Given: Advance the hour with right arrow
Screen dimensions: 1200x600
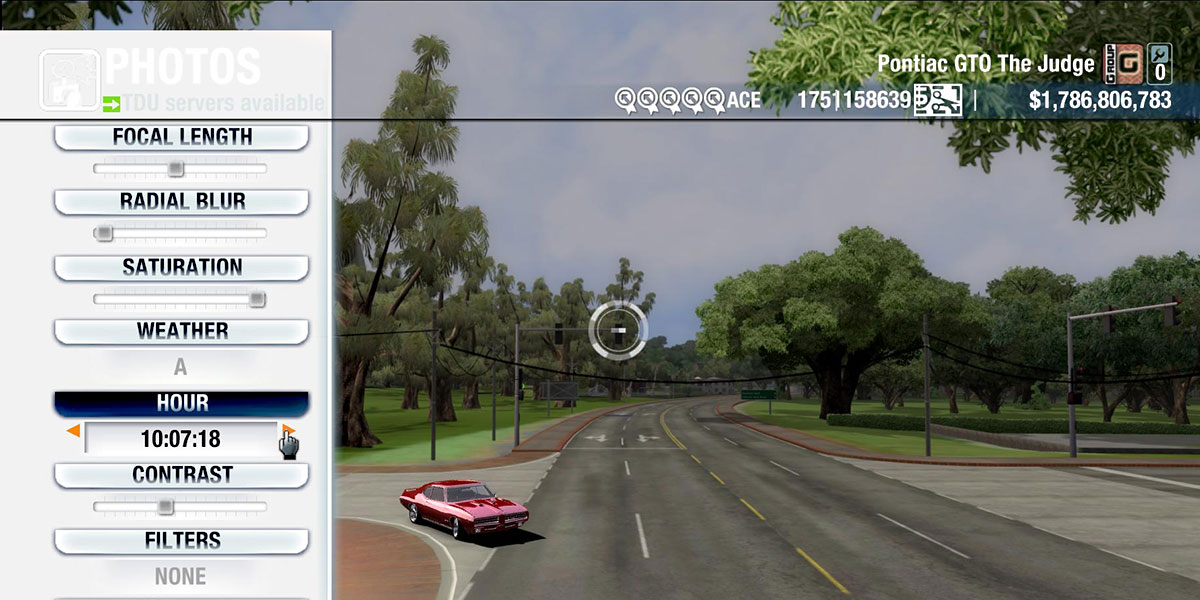Looking at the screenshot, I should click(288, 431).
